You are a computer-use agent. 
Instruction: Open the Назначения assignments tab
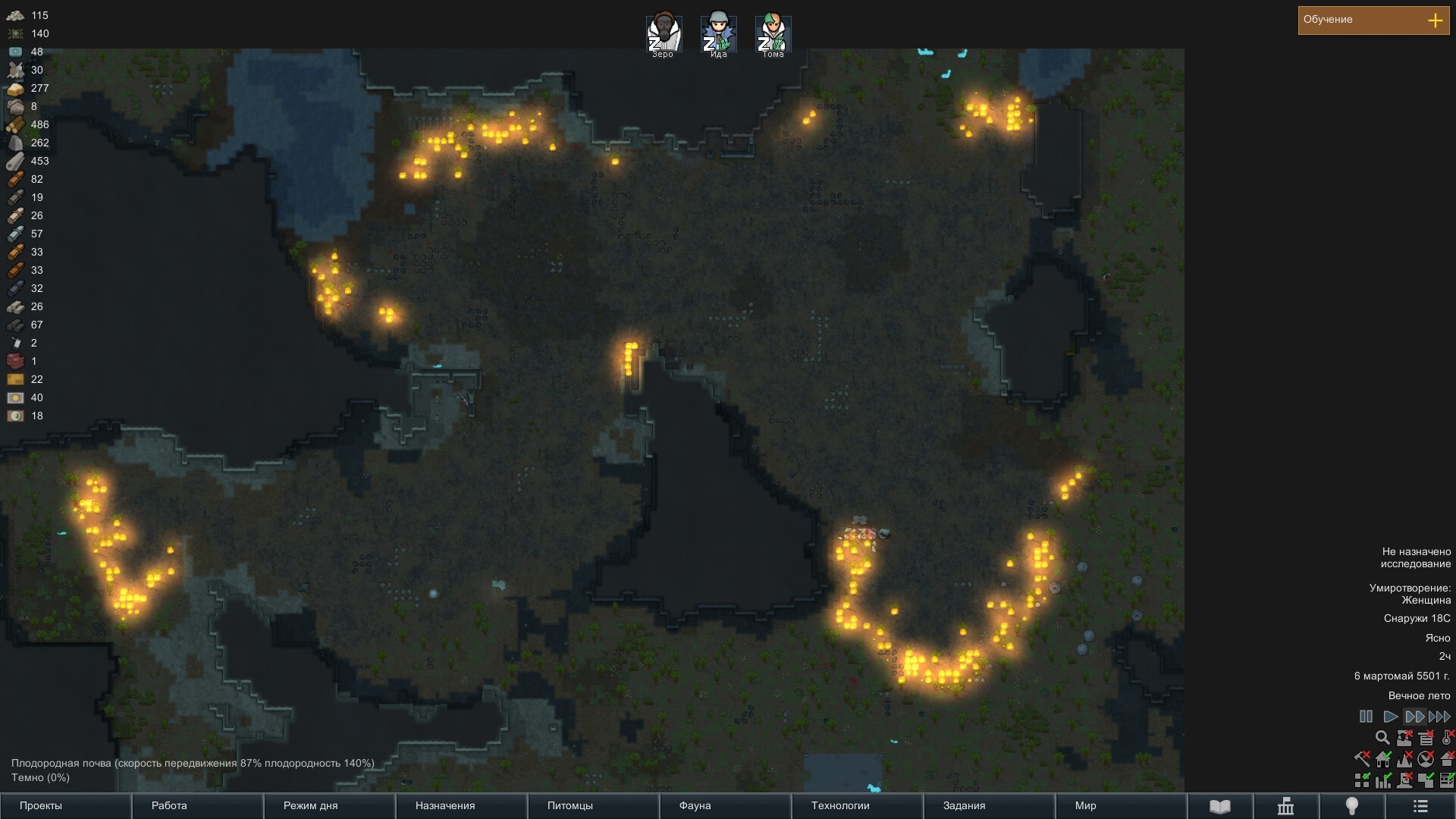[x=461, y=806]
